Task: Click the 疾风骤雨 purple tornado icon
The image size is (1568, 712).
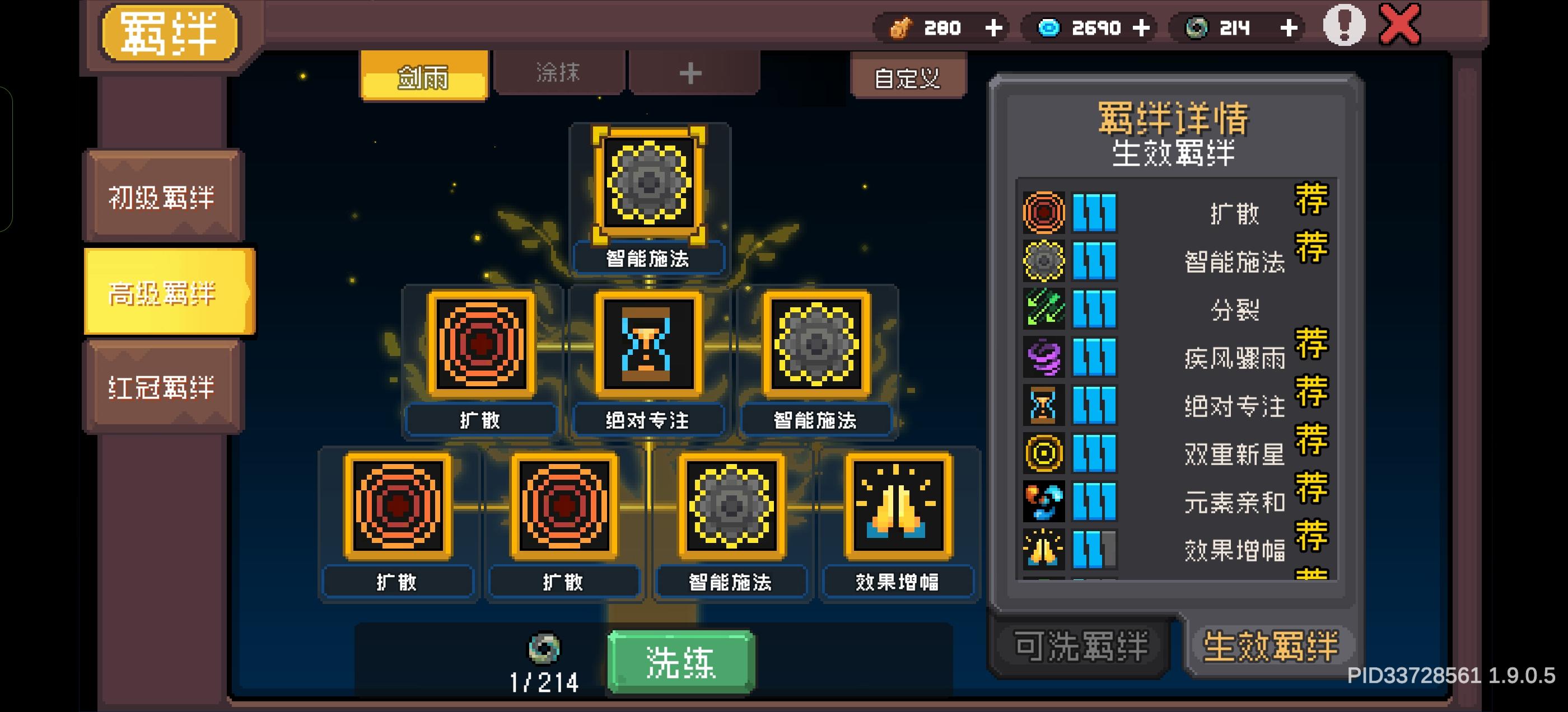Action: (1046, 358)
